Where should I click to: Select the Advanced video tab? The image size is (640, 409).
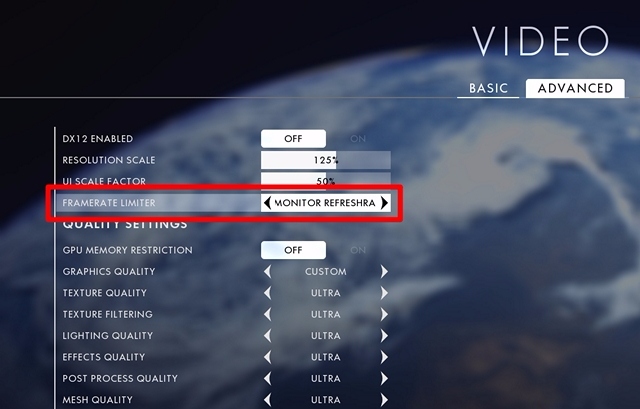pos(575,88)
